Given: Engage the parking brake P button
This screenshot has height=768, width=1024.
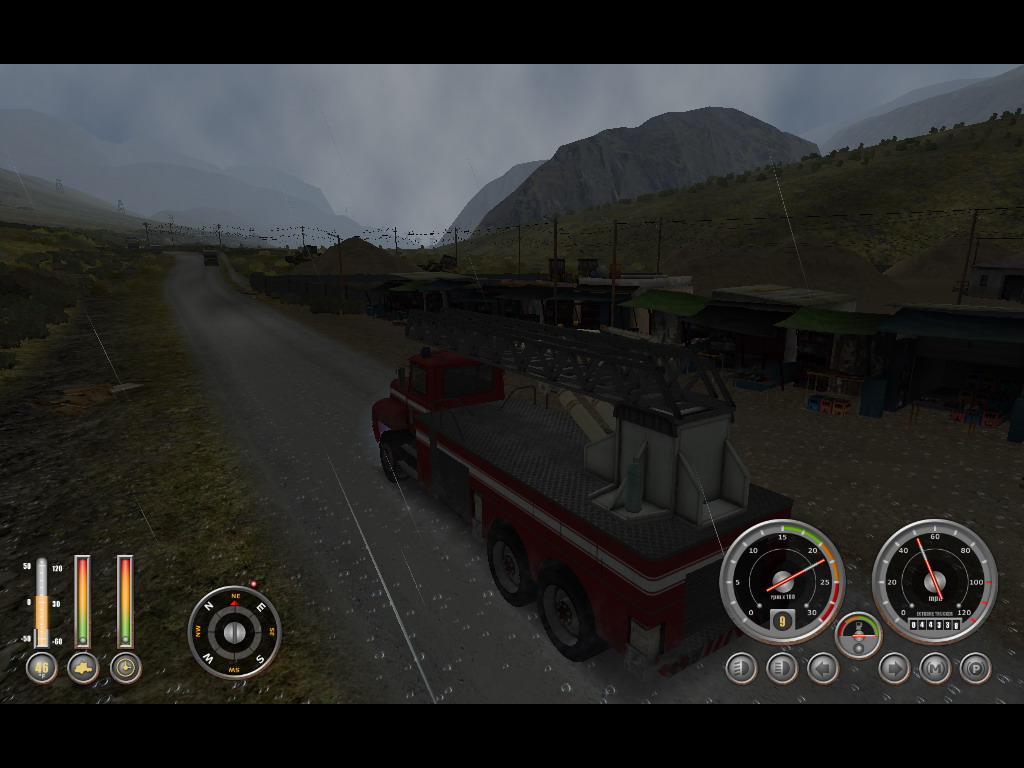Looking at the screenshot, I should click(975, 668).
